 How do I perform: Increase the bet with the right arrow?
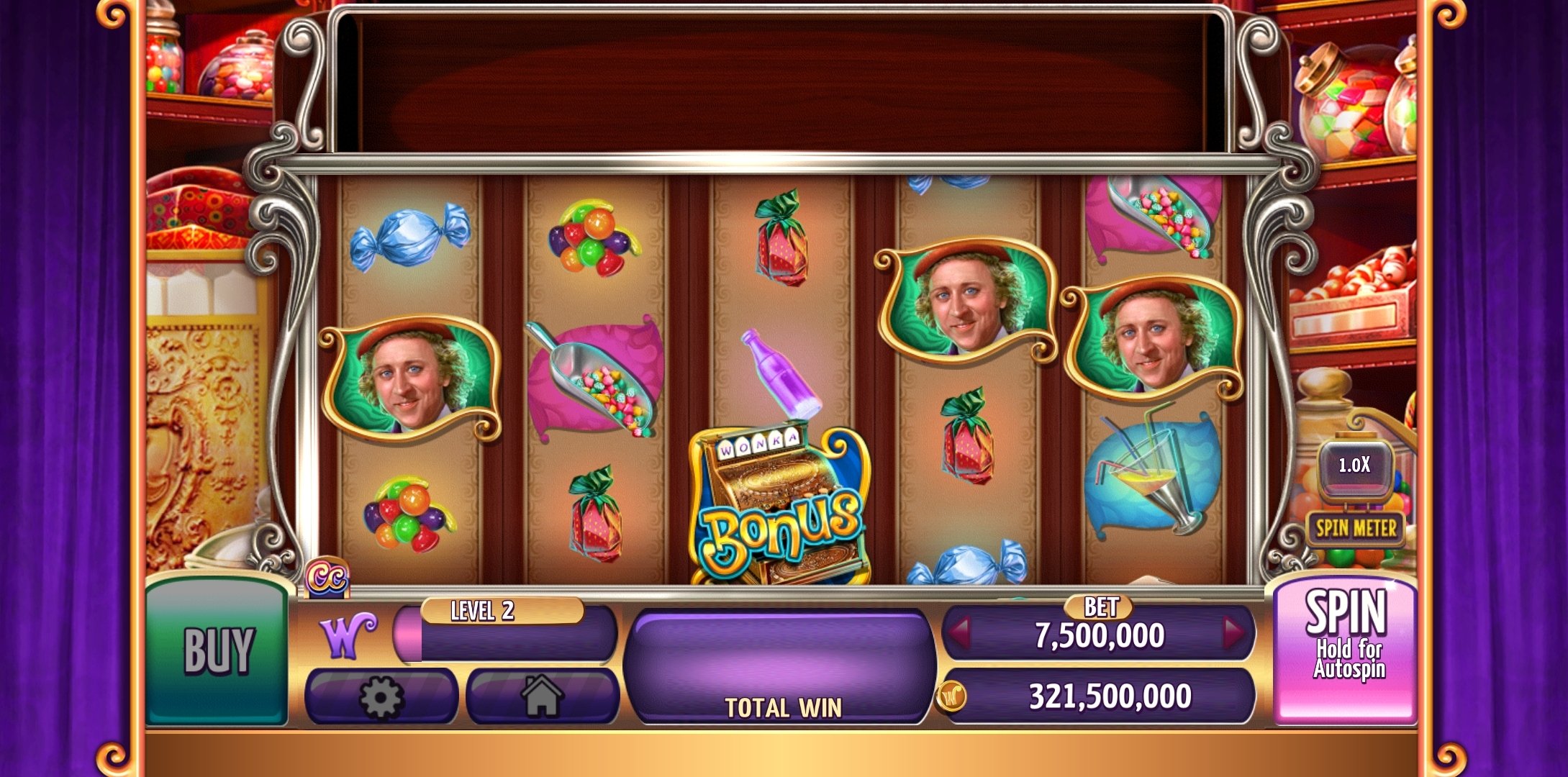[1233, 633]
